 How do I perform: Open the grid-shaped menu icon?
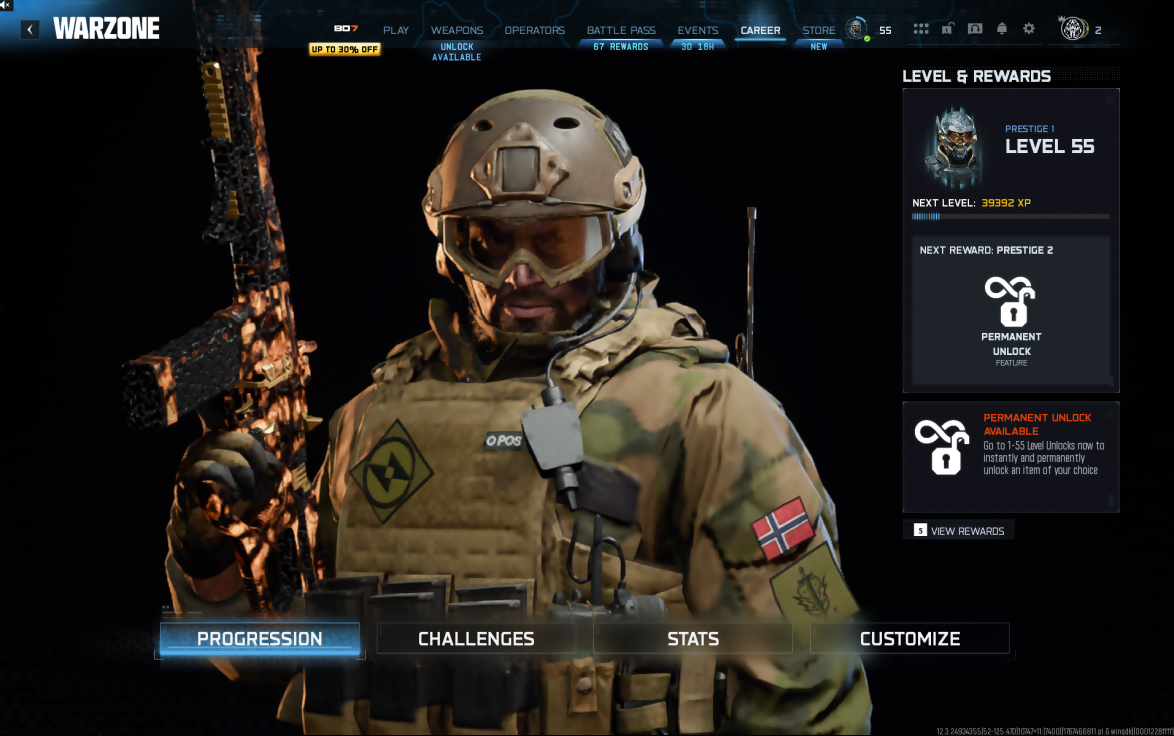(x=921, y=29)
